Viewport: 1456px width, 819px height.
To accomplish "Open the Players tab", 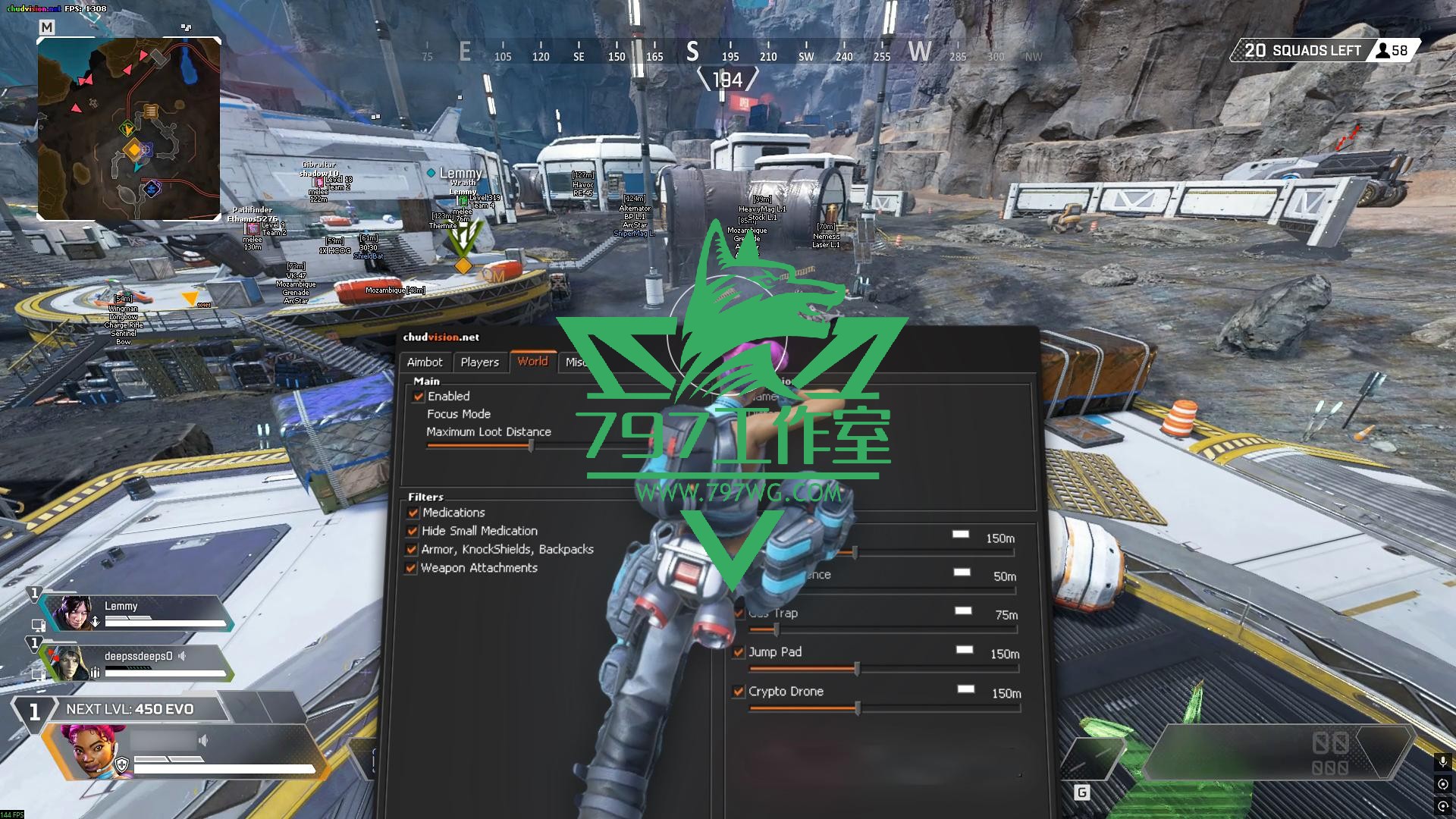I will (479, 362).
